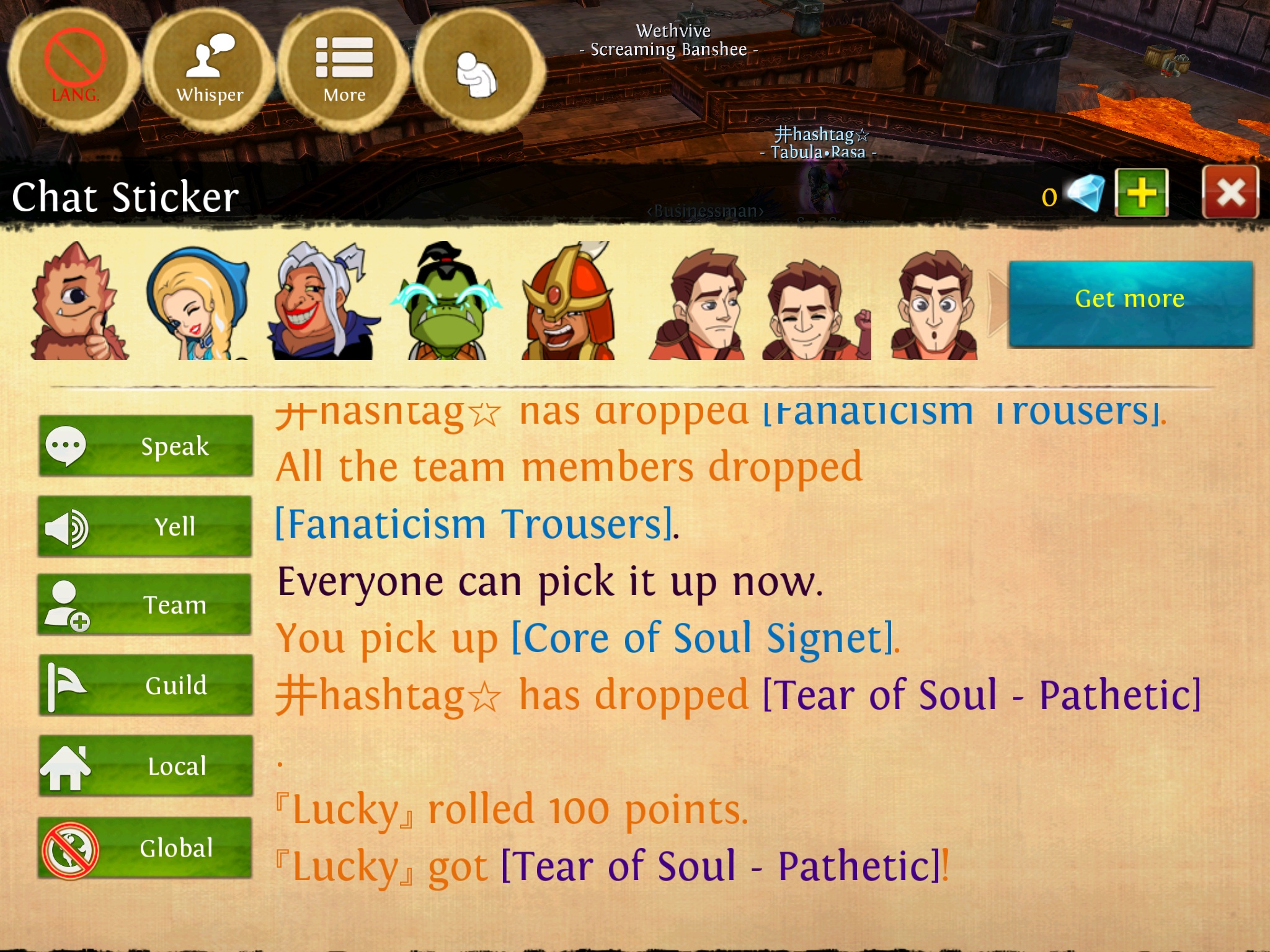Close the Chat Sticker panel
Screen dimensions: 1270x952
1230,192
